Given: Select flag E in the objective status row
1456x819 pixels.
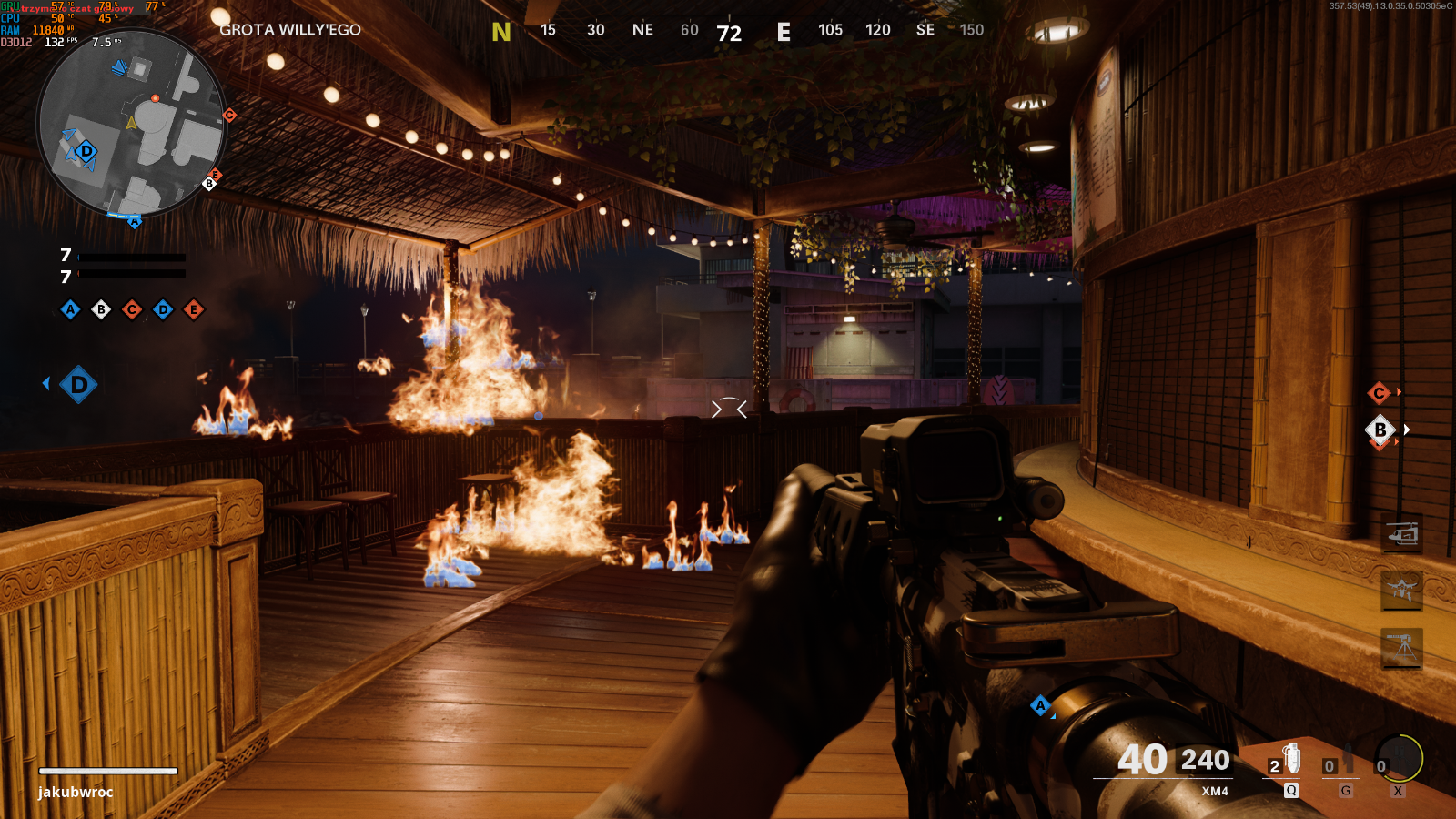Looking at the screenshot, I should [x=194, y=309].
